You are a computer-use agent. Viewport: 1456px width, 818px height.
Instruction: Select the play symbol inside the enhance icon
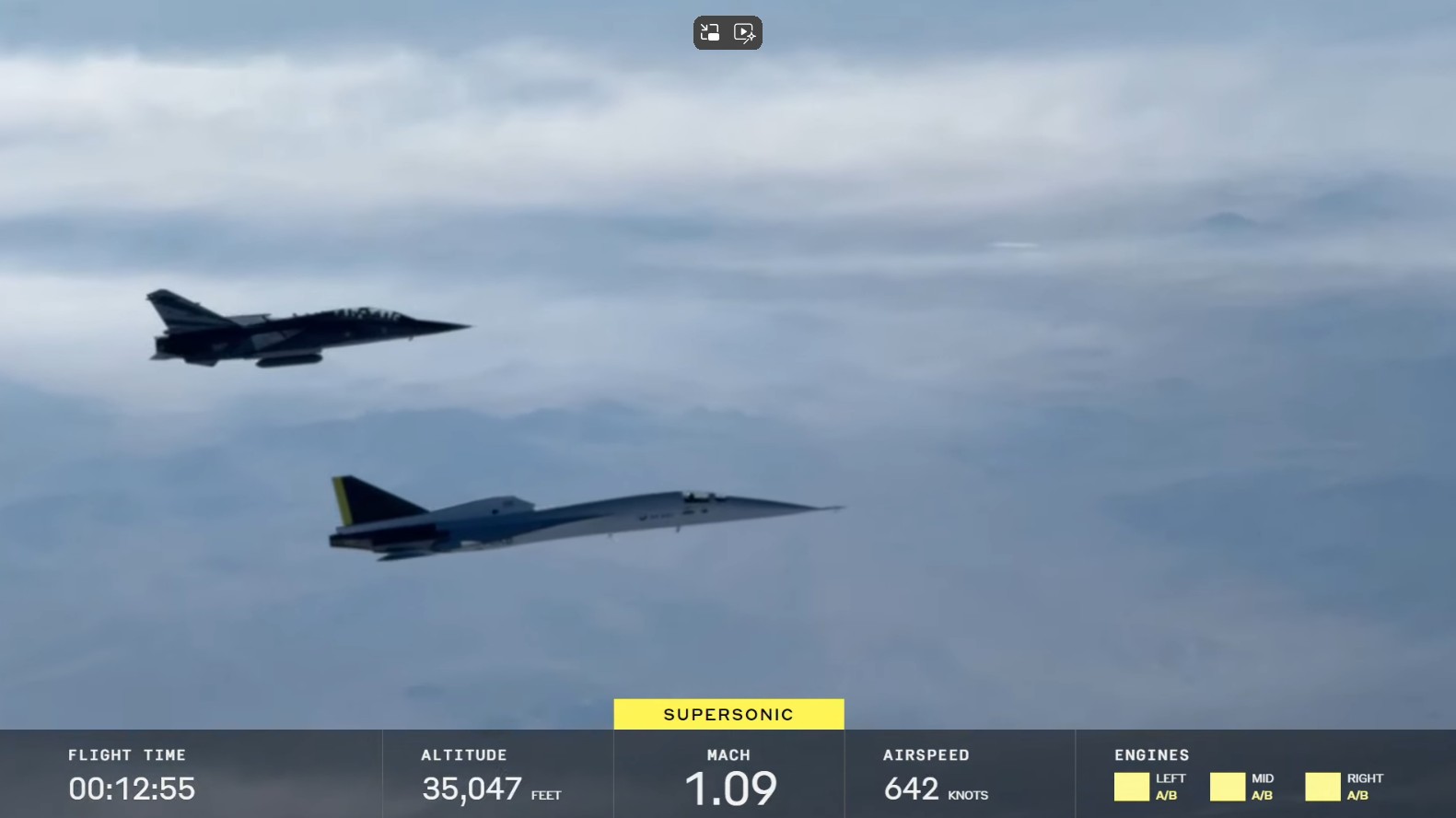coord(746,32)
